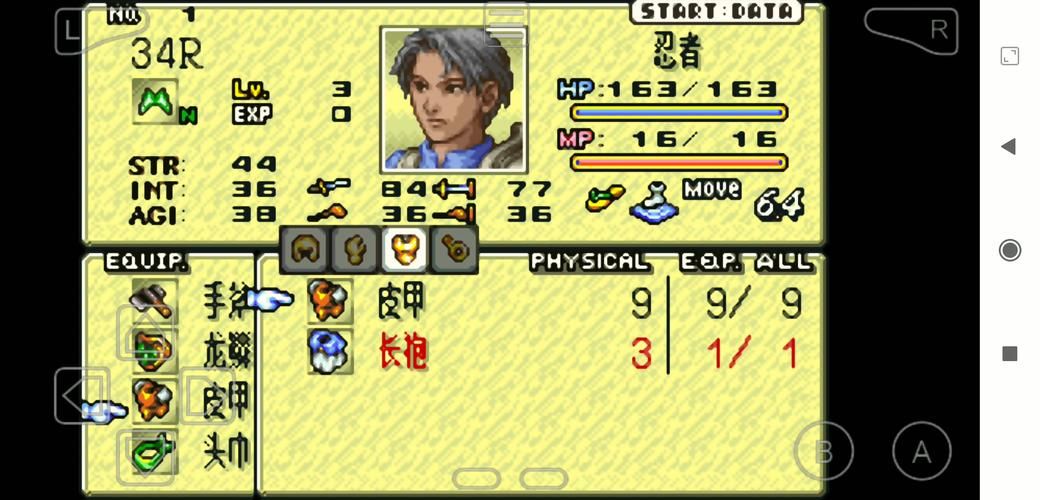Open the ring accessory category tab

[x=455, y=250]
